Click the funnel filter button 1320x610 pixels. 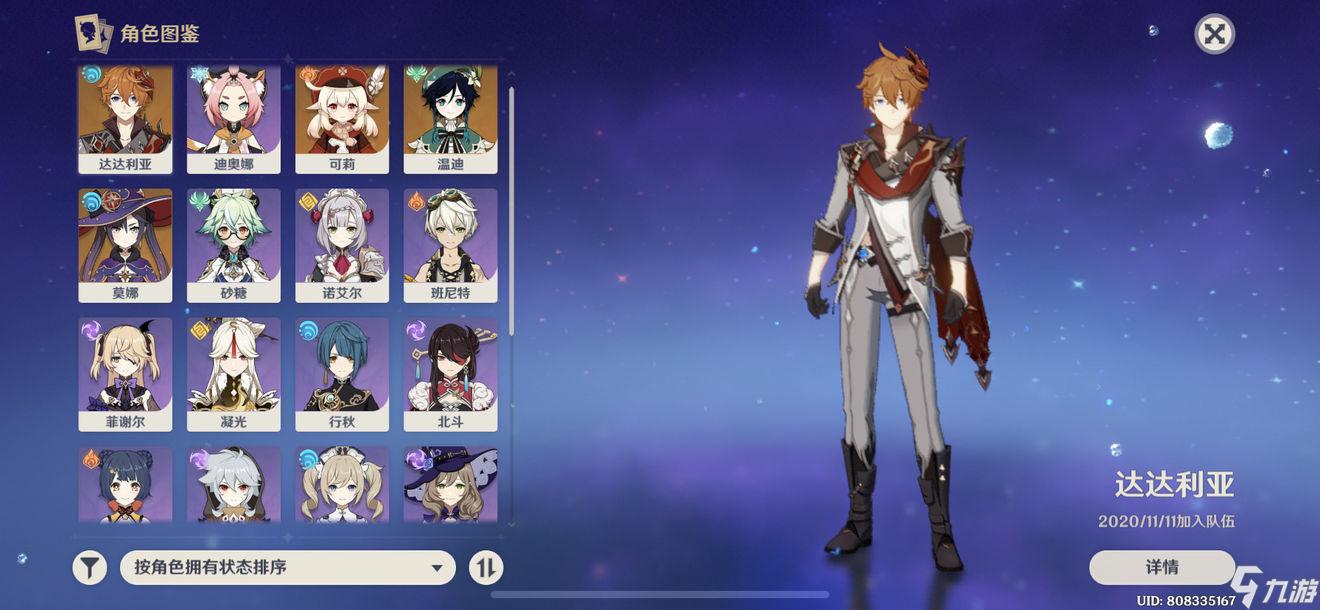pos(90,568)
